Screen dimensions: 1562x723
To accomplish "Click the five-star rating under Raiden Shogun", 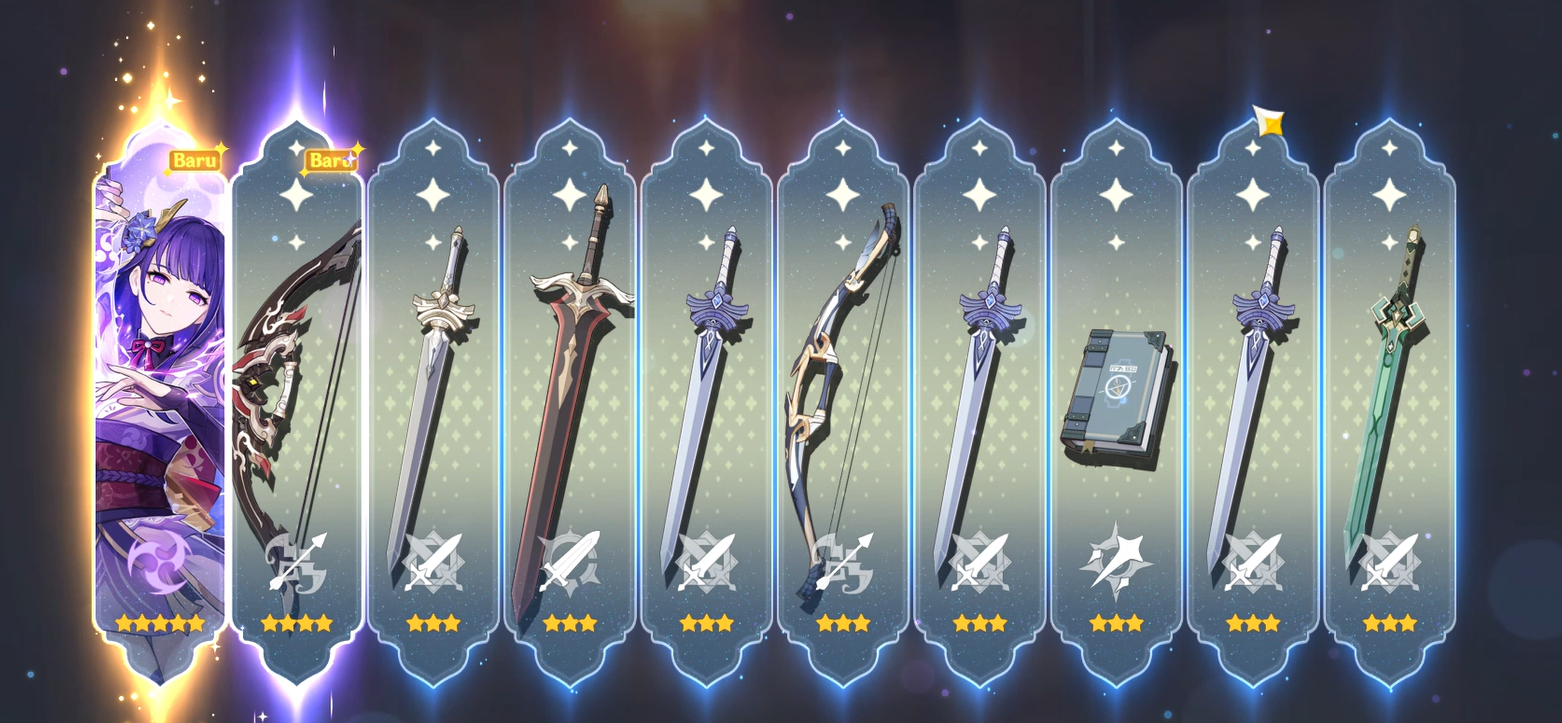I will [162, 622].
